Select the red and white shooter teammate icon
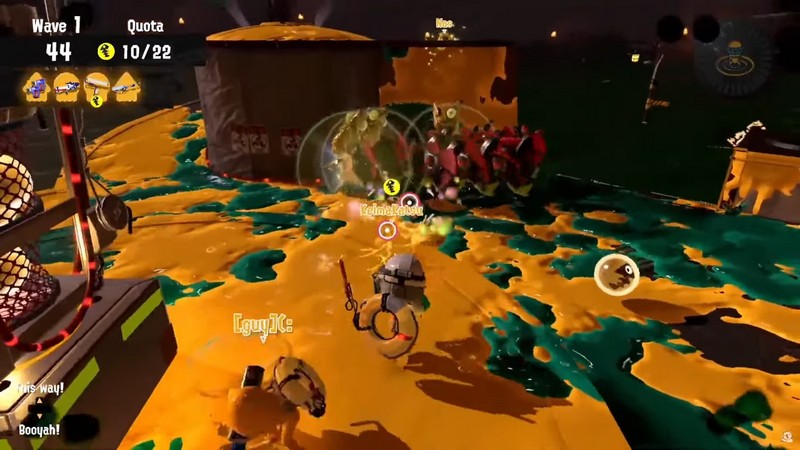 click(x=67, y=87)
